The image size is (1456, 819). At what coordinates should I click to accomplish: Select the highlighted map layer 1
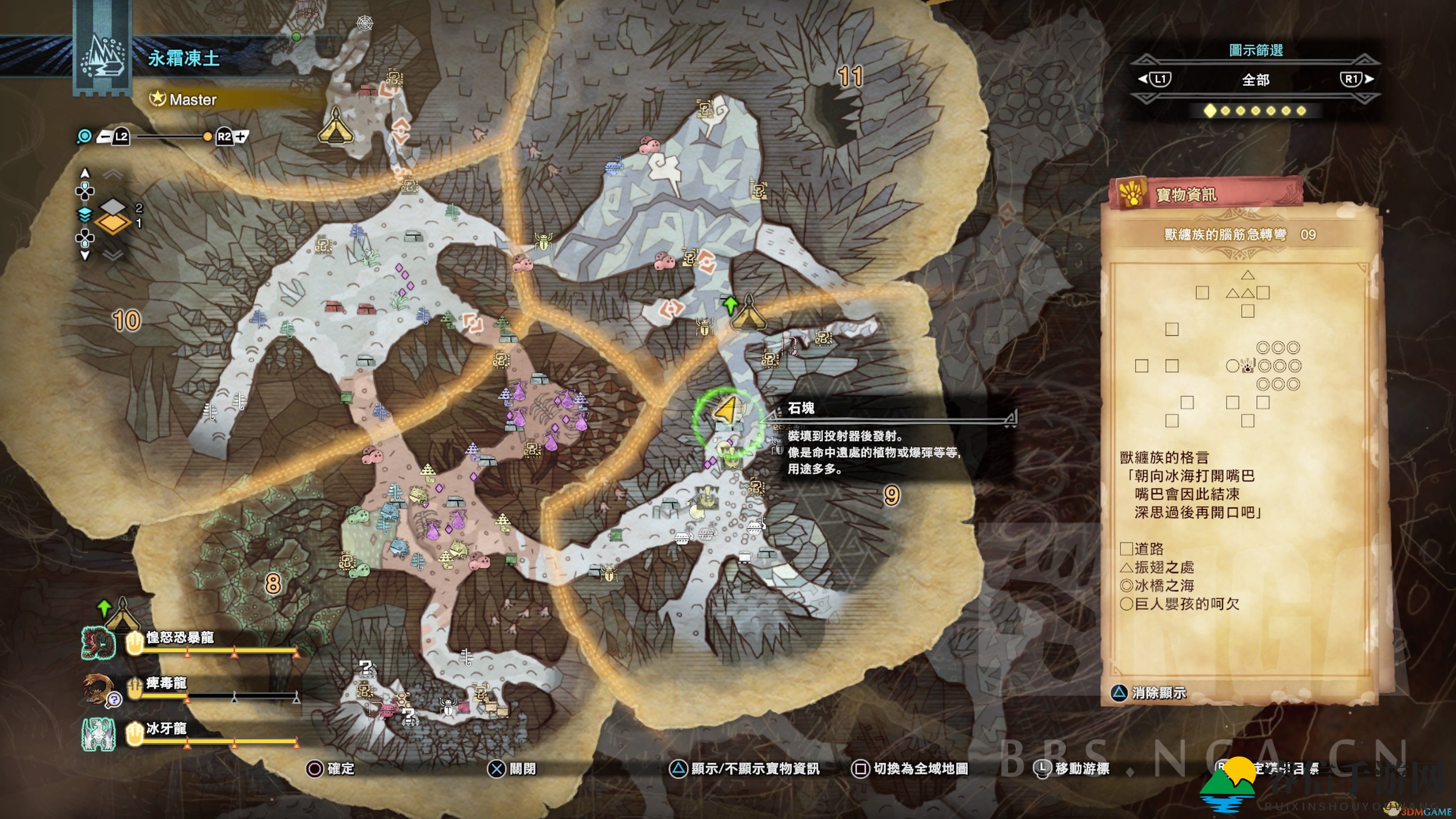pos(113,223)
